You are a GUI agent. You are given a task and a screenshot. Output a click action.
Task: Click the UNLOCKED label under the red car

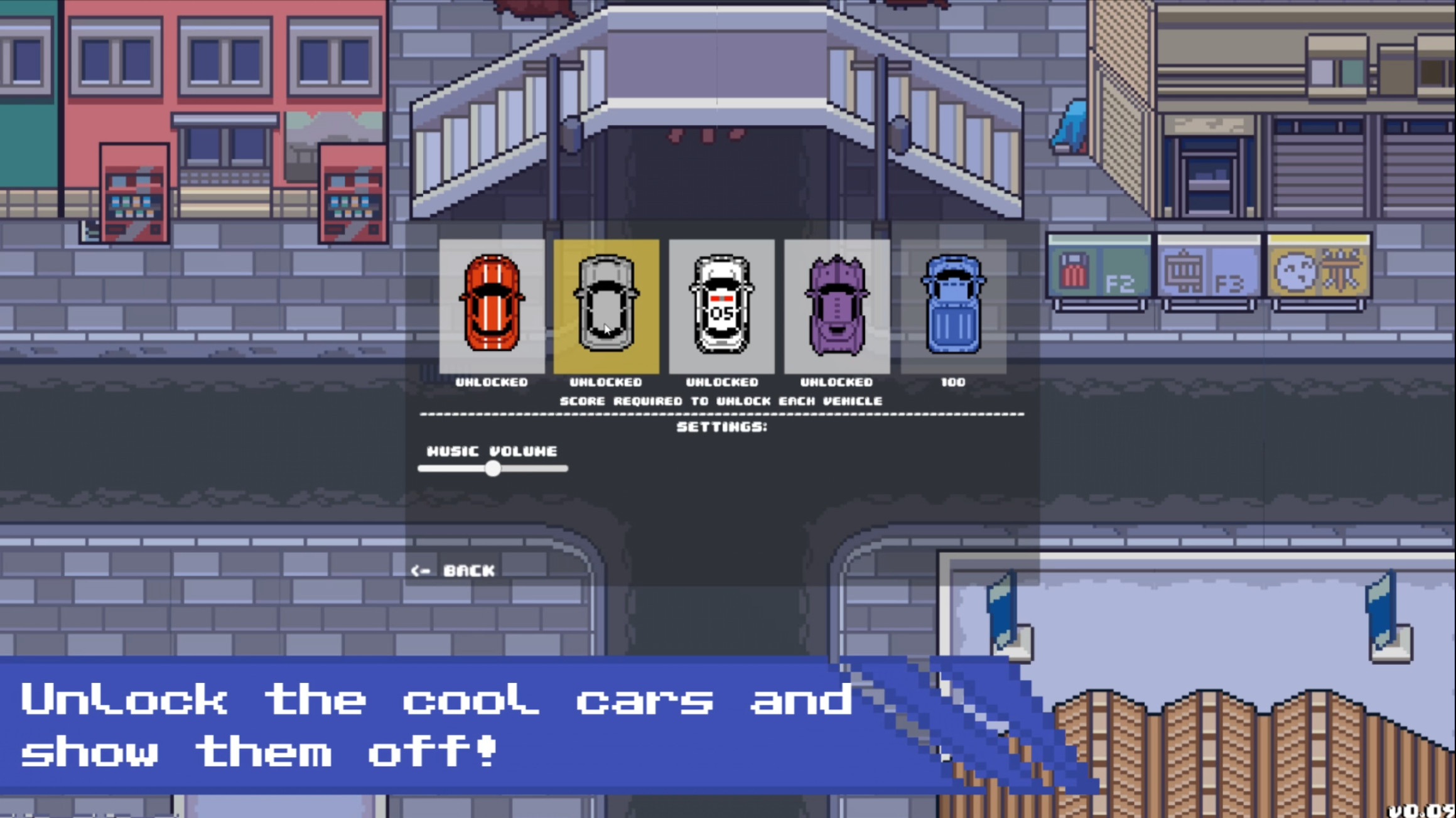[493, 382]
